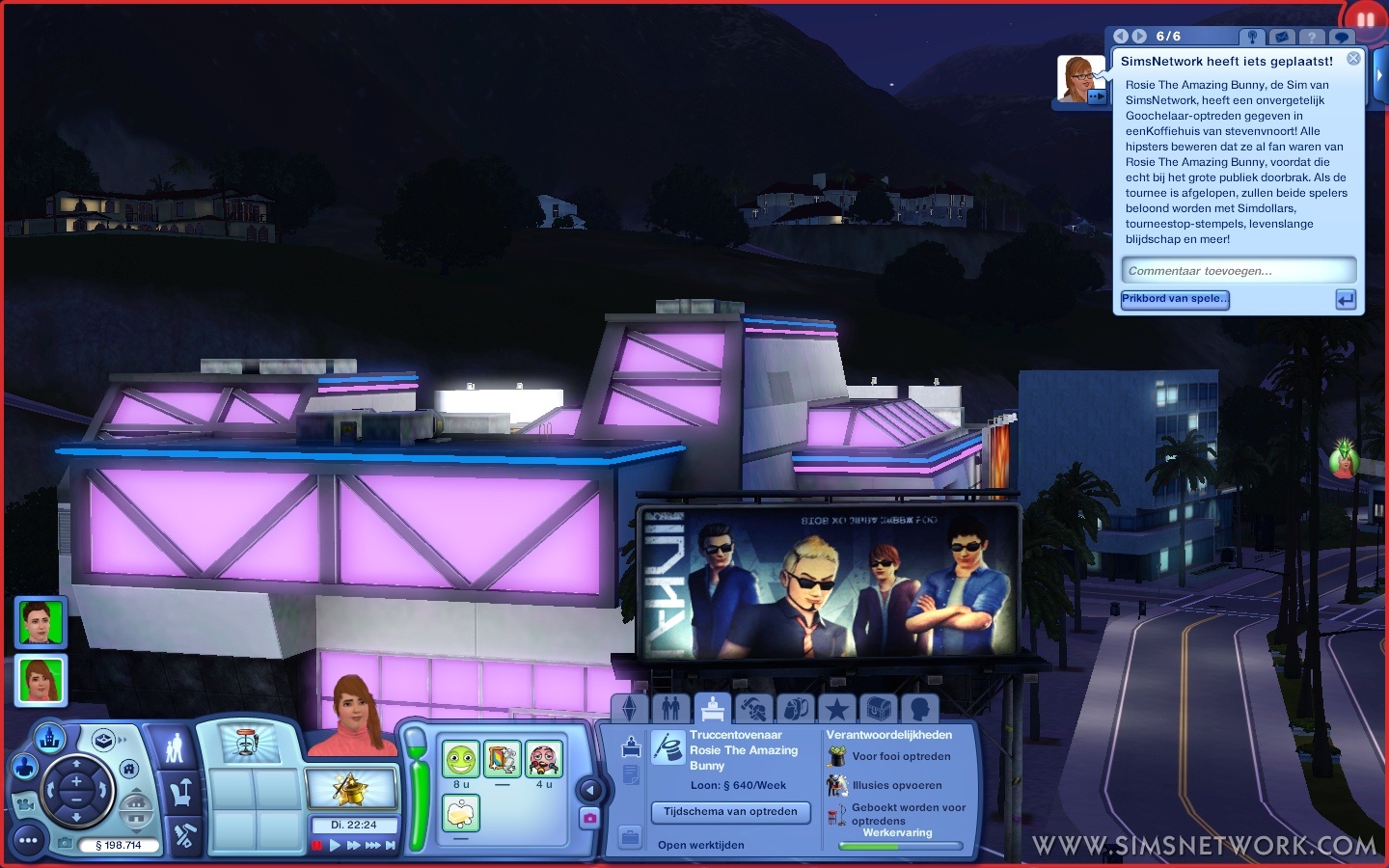Pause the game with the red pause button
This screenshot has width=1389, height=868.
coord(316,846)
